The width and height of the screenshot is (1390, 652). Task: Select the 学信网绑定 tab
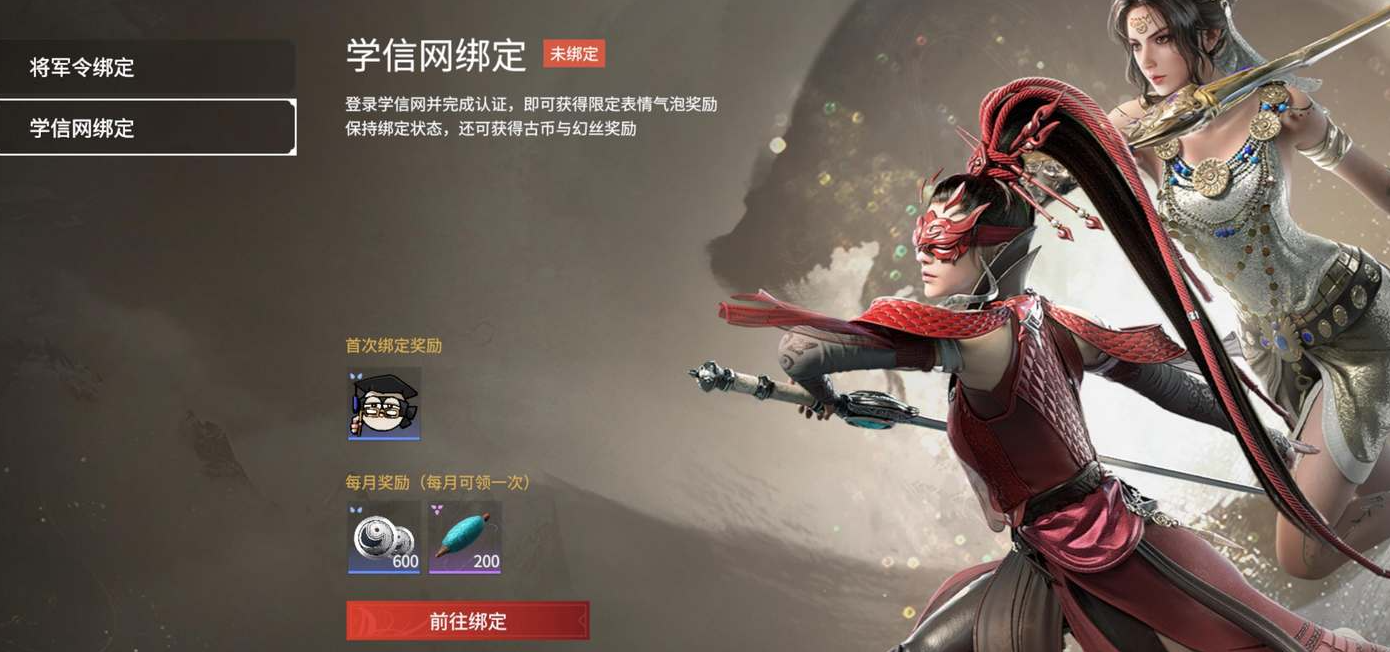(x=147, y=128)
